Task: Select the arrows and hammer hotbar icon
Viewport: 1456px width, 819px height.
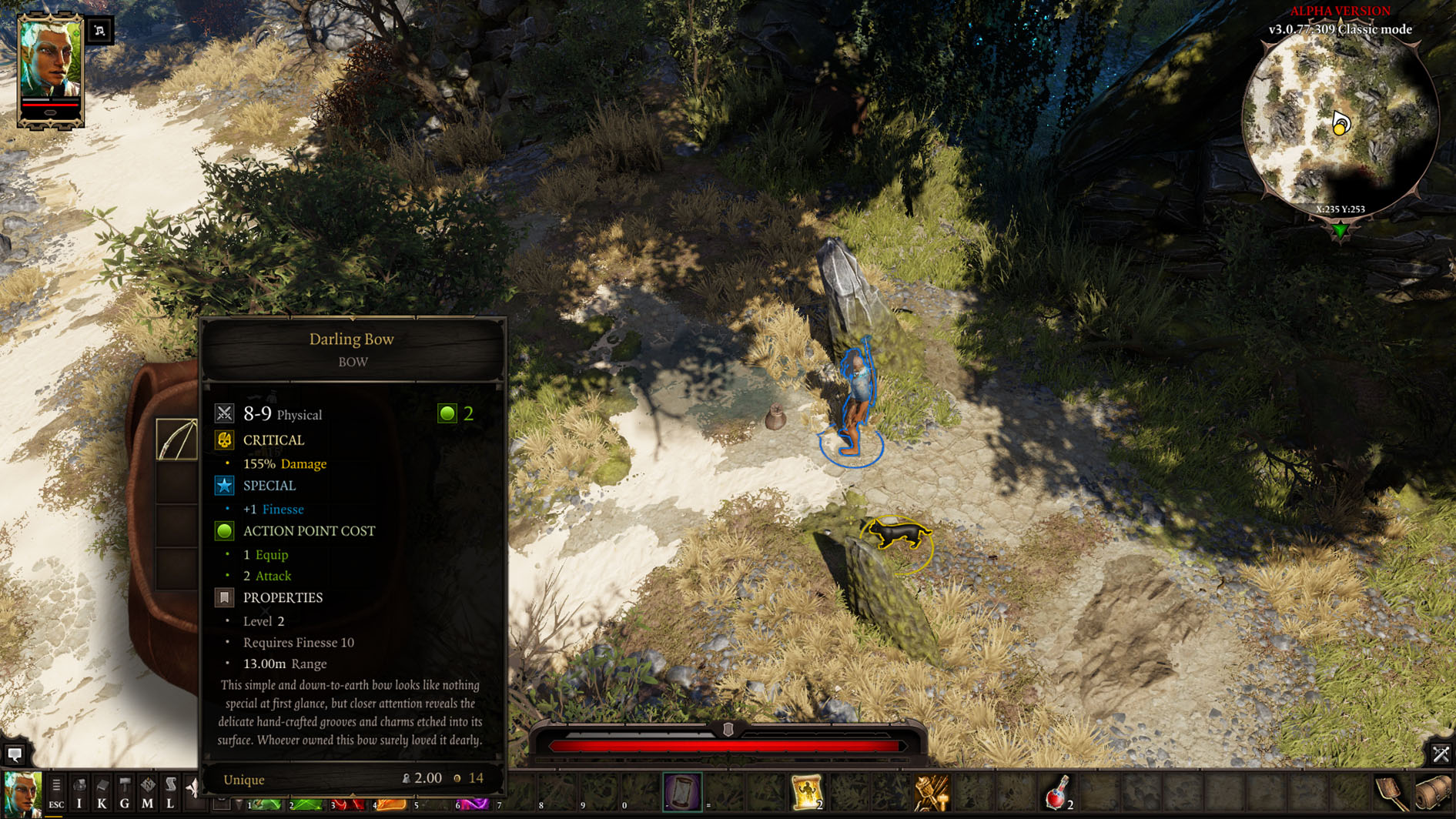Action: coord(932,793)
